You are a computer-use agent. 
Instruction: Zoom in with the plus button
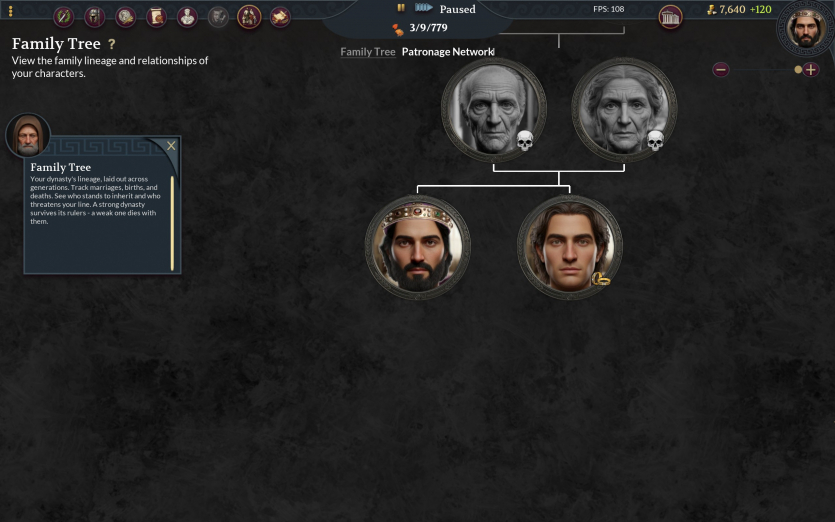pos(810,70)
